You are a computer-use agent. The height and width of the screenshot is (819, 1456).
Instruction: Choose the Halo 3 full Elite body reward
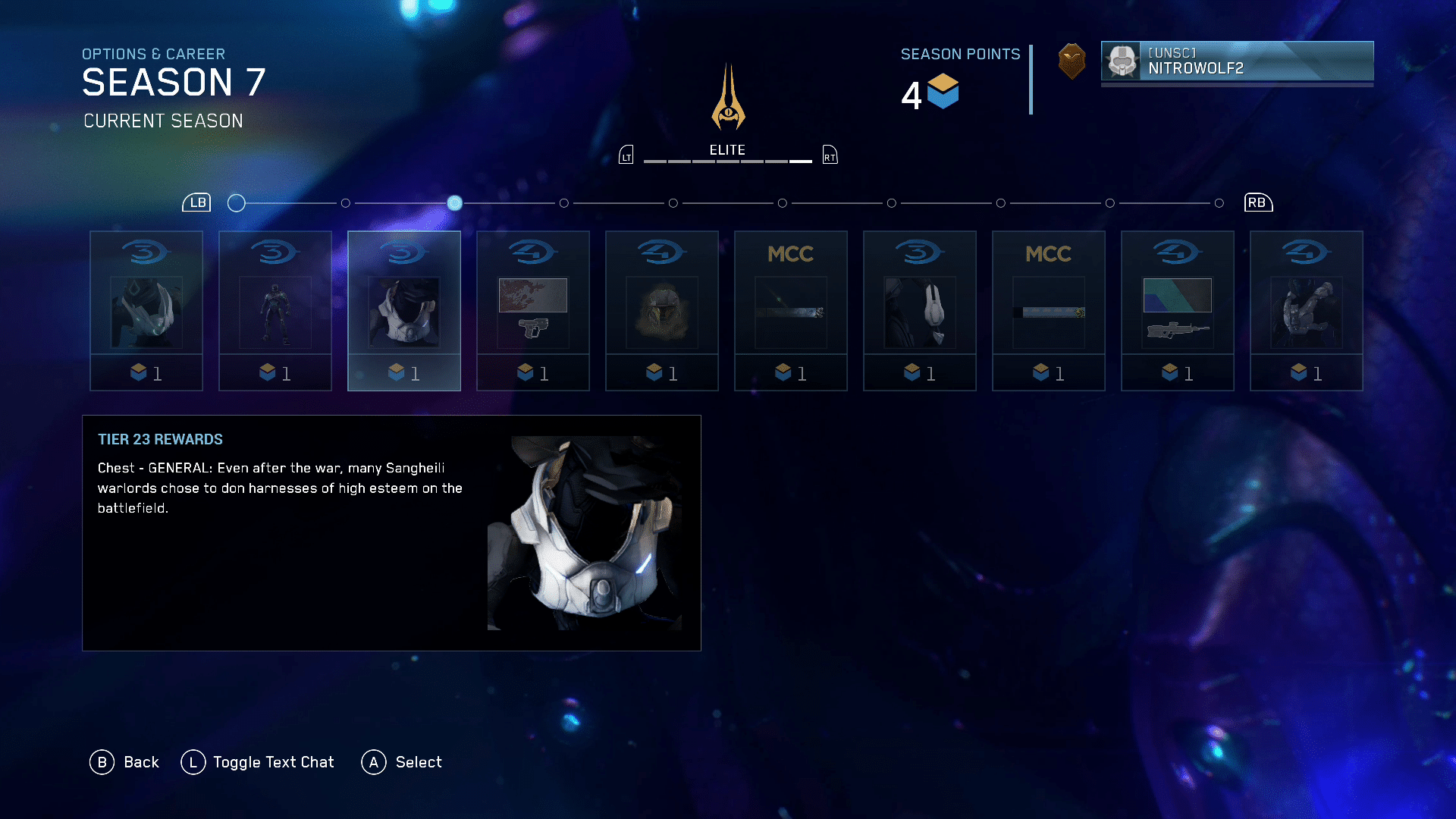[275, 311]
